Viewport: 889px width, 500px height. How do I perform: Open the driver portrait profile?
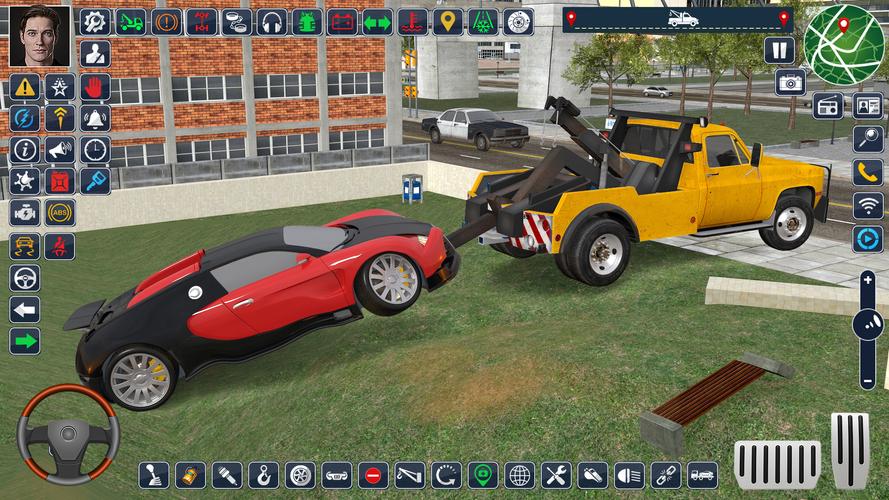(x=39, y=36)
